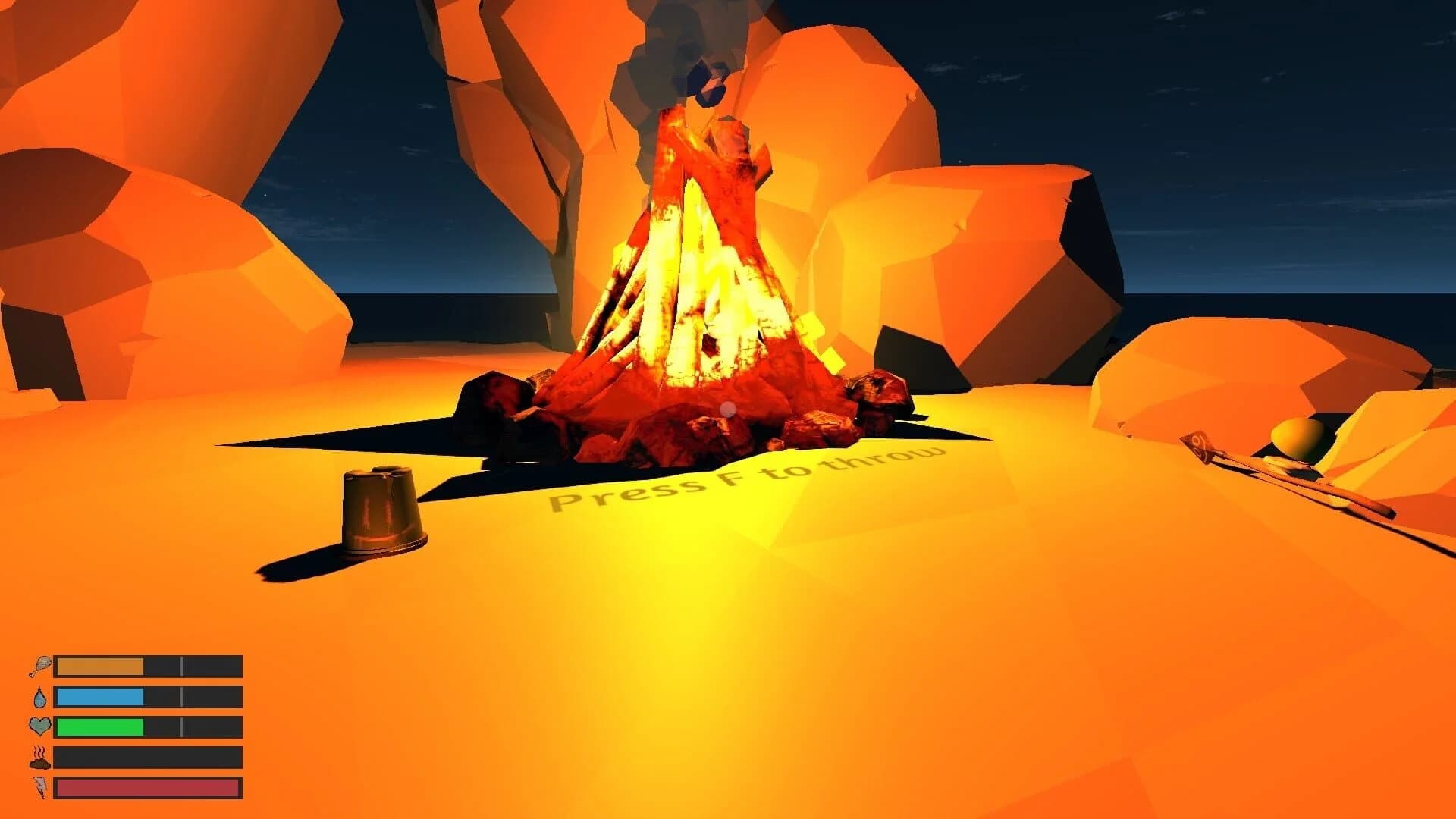Viewport: 1456px width, 819px height.
Task: Toggle the hunger stat bar
Action: click(x=148, y=664)
